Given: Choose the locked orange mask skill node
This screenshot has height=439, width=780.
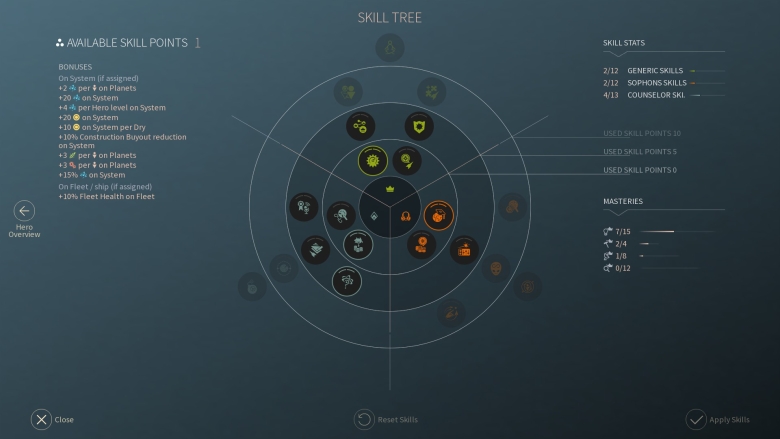Looking at the screenshot, I should (x=496, y=268).
